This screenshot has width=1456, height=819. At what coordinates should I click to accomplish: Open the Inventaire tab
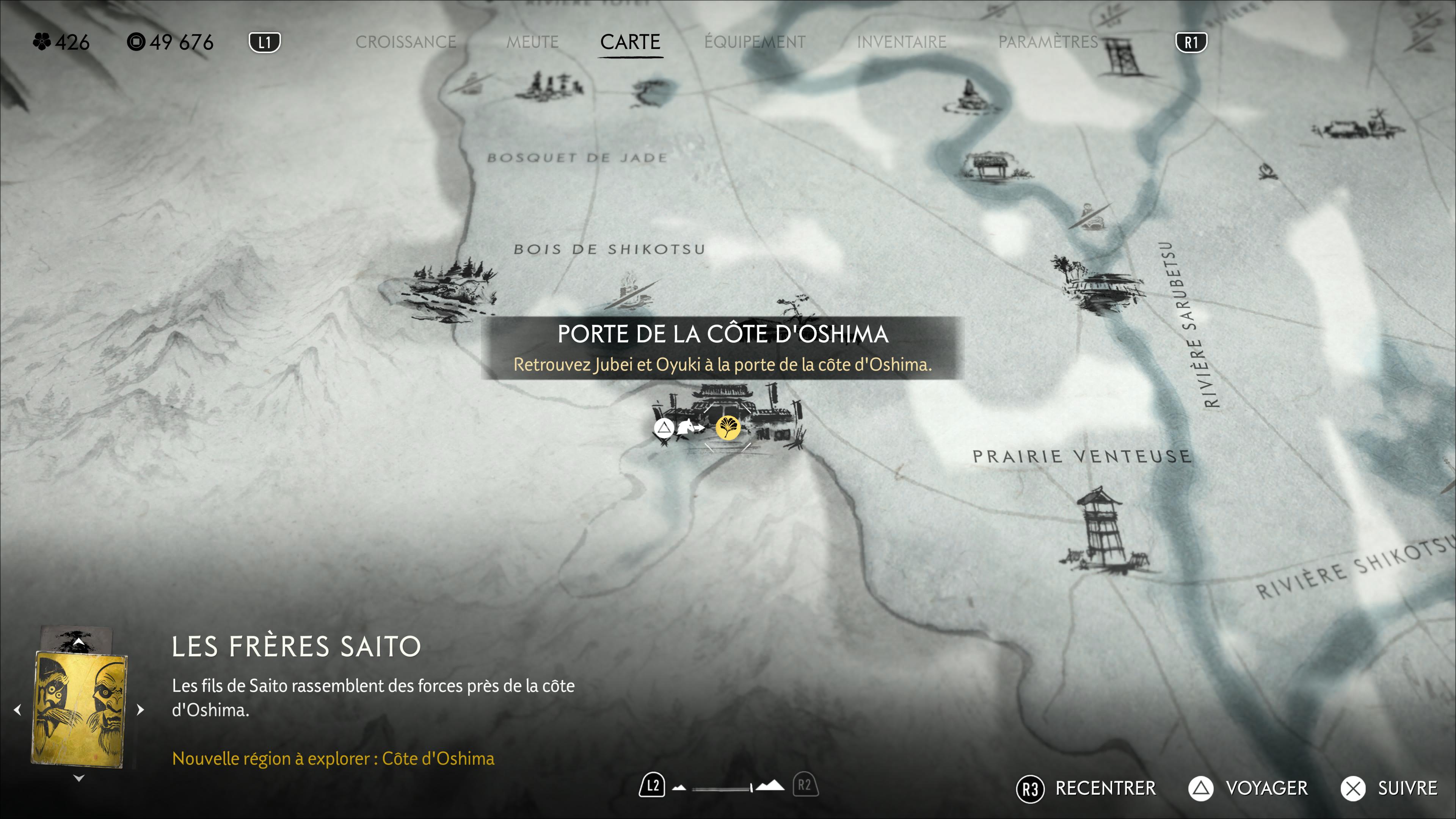coord(901,42)
